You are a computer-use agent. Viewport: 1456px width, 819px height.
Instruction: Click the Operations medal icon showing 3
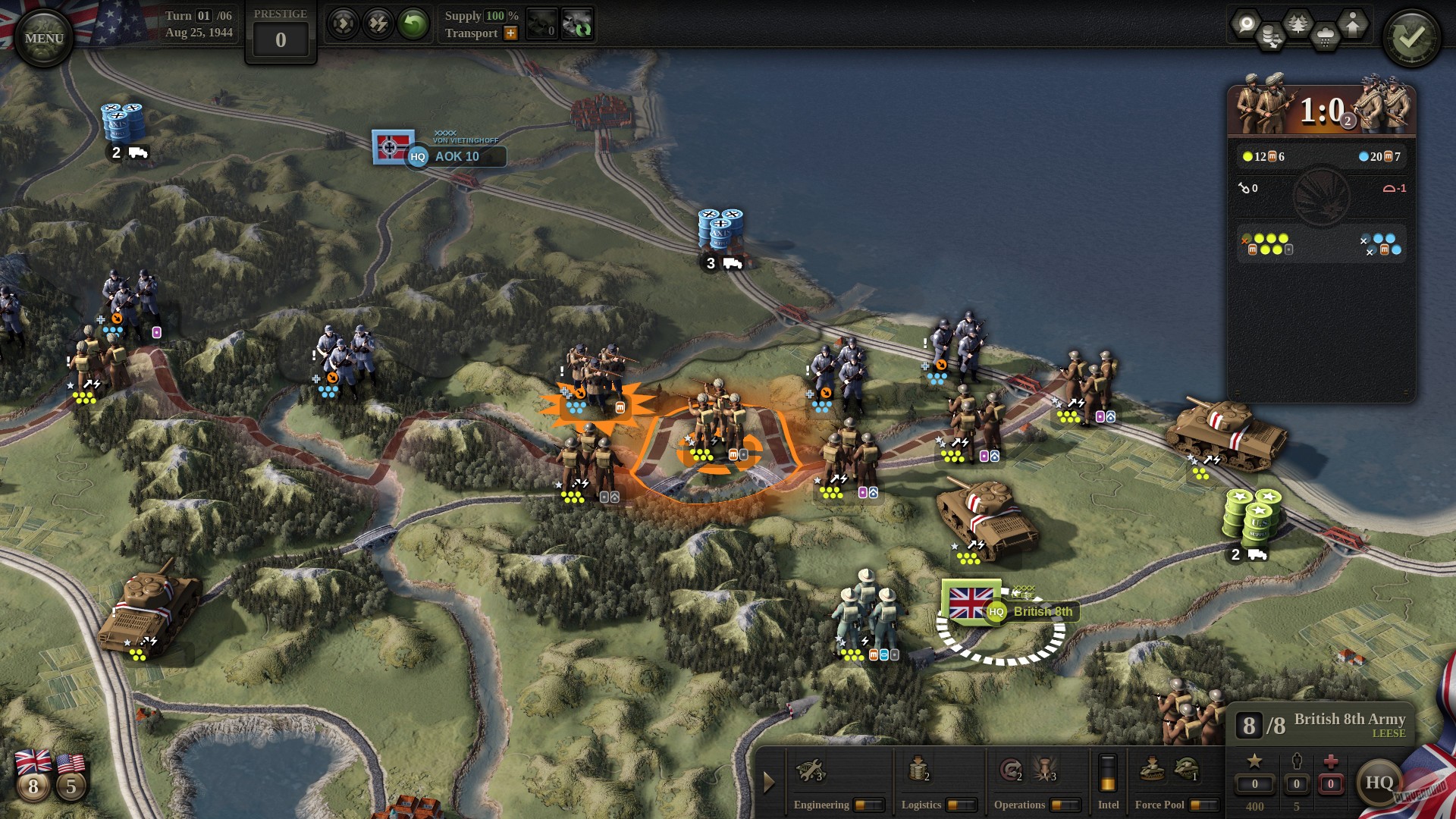[x=1045, y=770]
